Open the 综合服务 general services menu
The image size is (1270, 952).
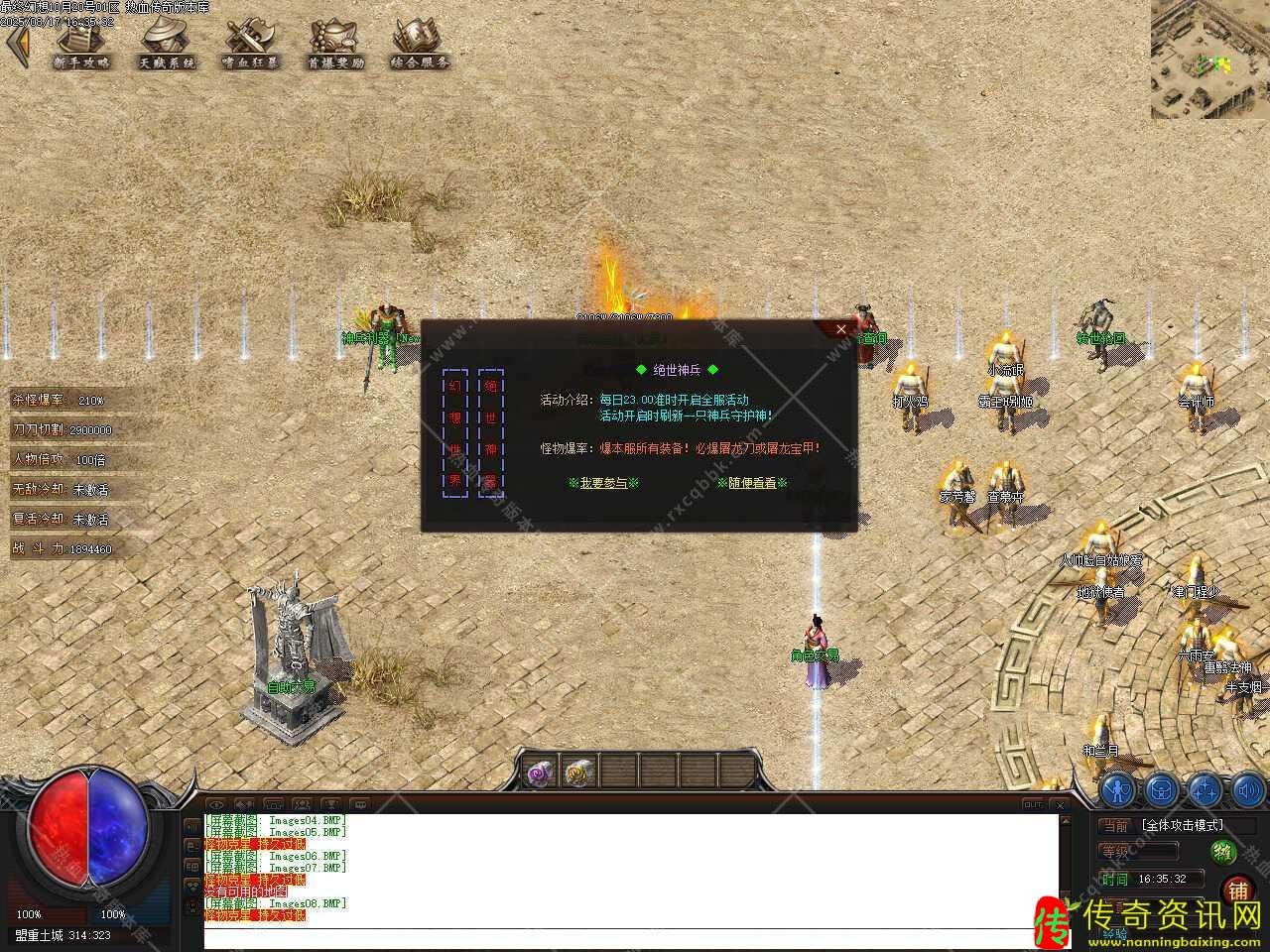pyautogui.click(x=419, y=44)
